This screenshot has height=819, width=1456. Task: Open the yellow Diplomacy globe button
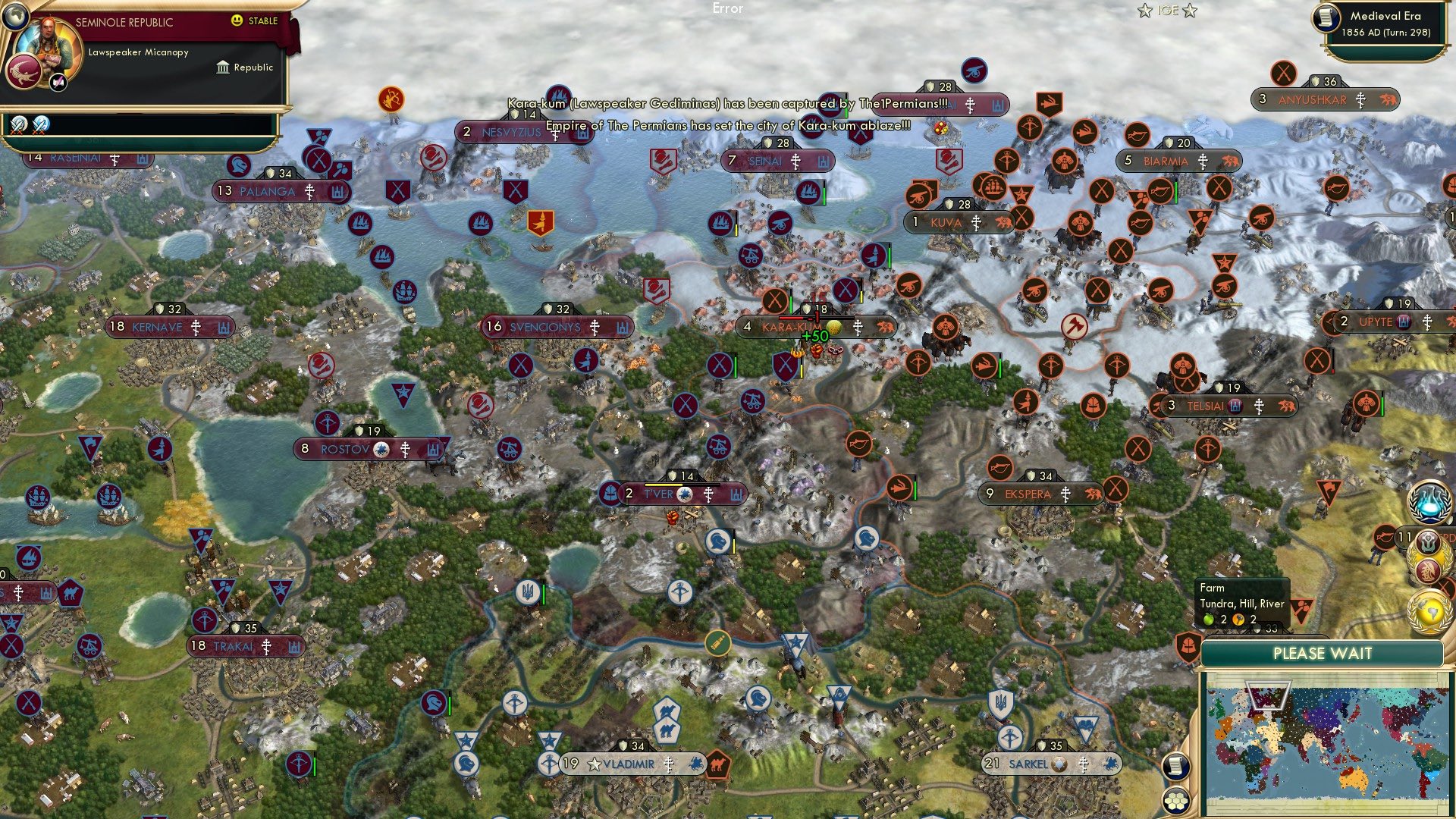[x=1429, y=612]
